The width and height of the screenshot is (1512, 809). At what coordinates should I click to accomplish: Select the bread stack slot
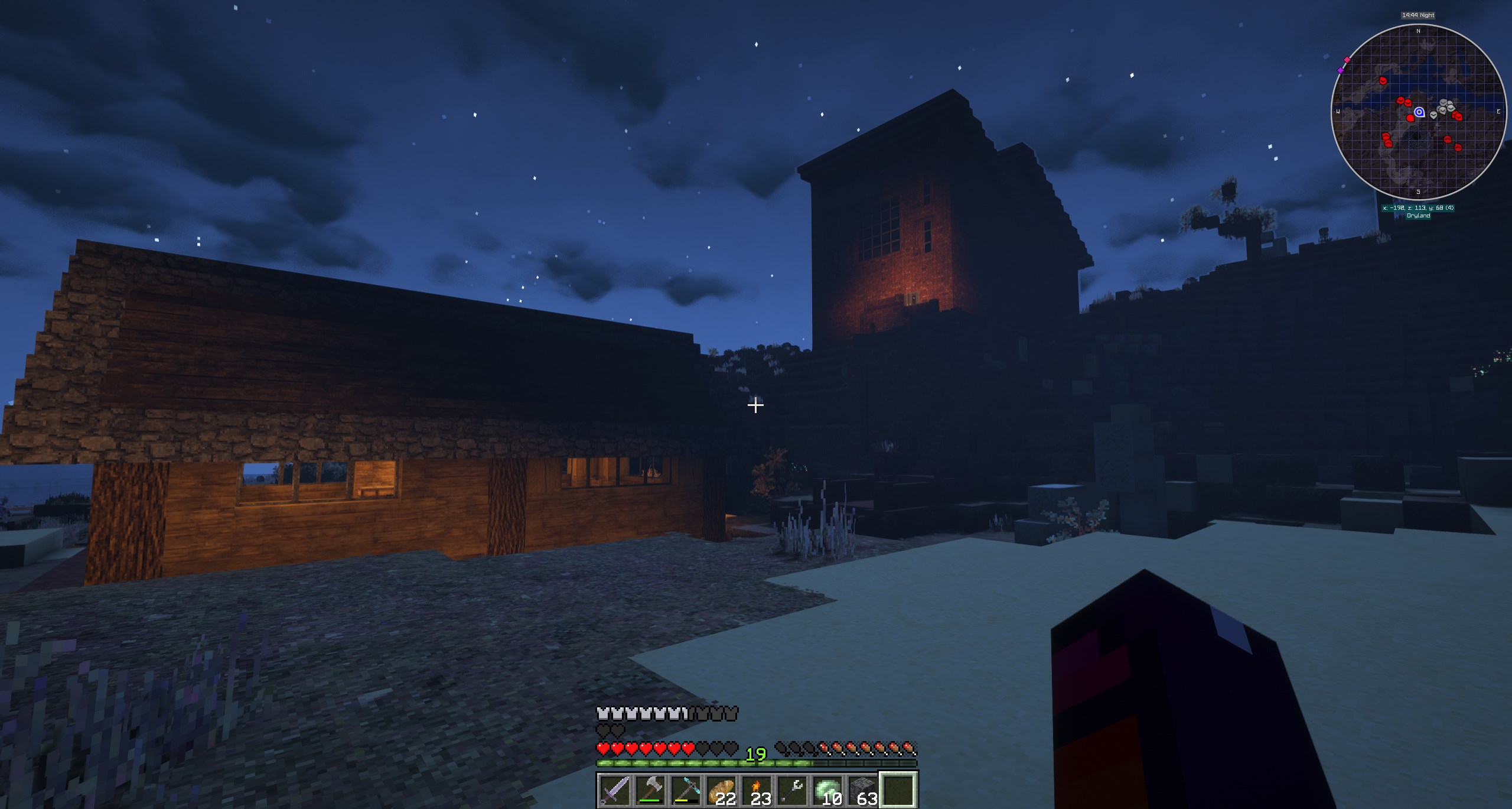[721, 789]
